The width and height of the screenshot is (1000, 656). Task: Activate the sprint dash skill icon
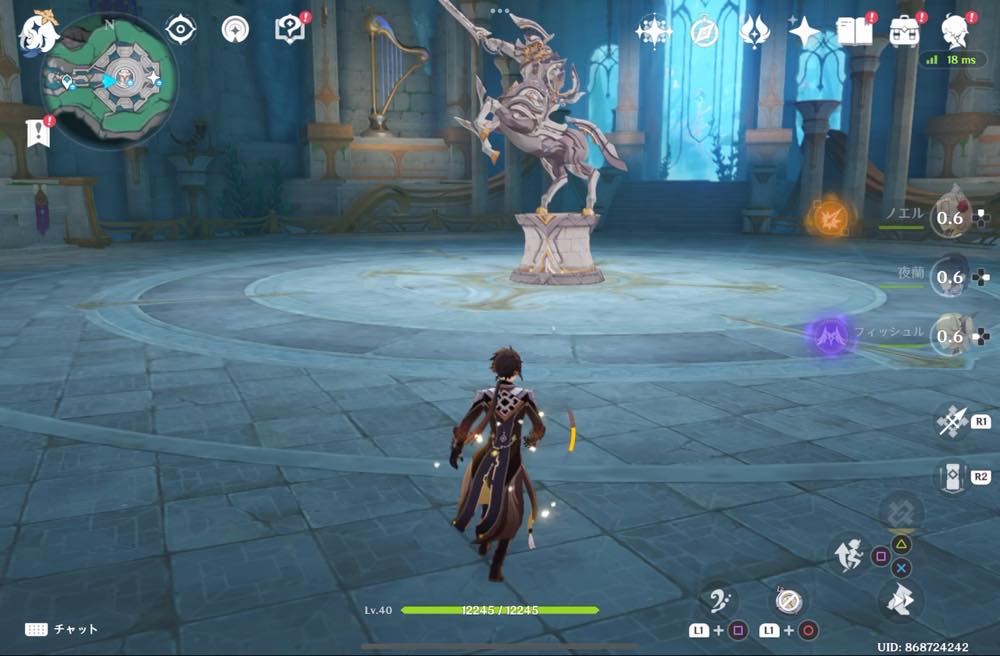pos(847,553)
